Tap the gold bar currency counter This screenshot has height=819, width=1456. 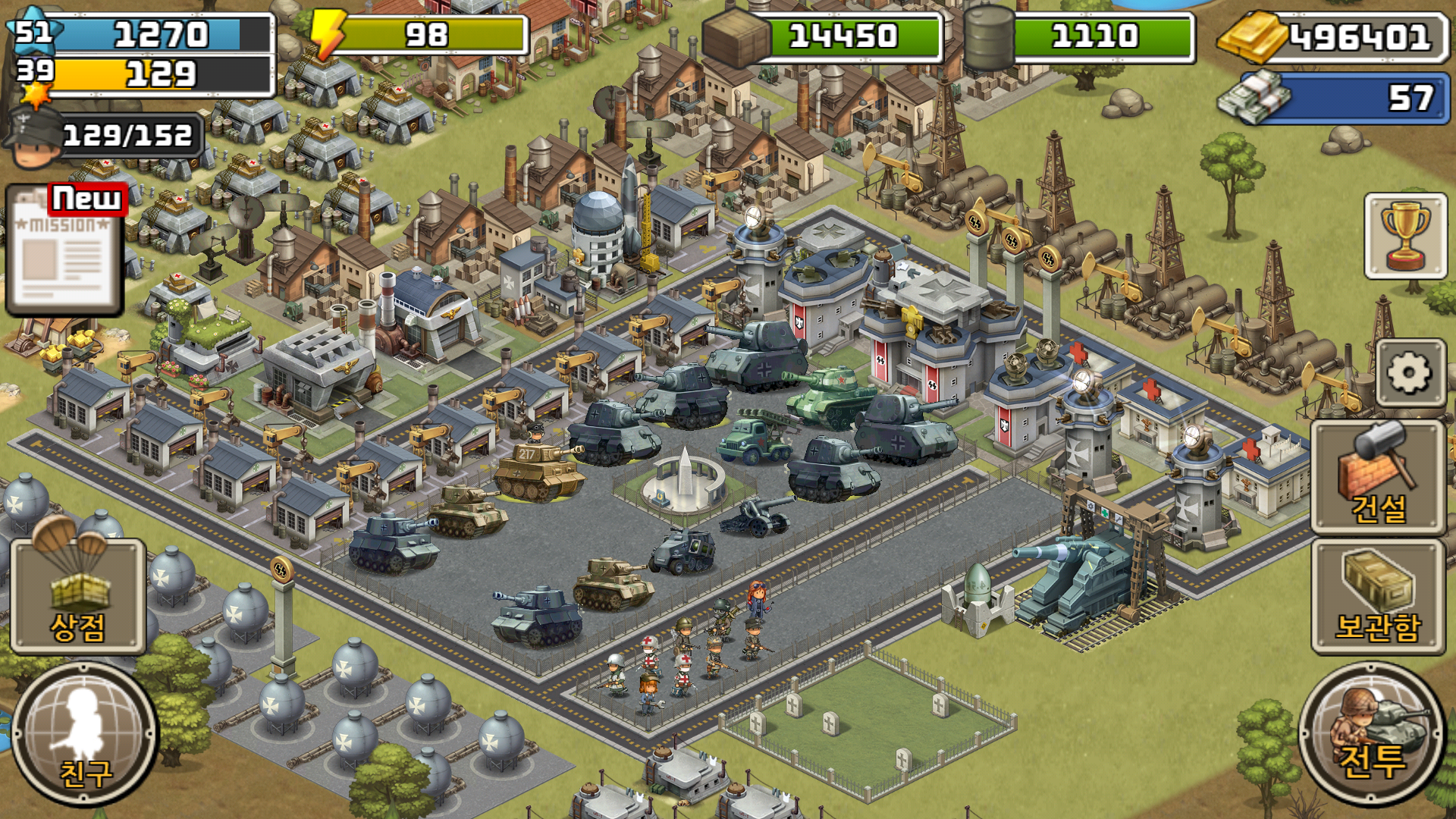[1335, 36]
